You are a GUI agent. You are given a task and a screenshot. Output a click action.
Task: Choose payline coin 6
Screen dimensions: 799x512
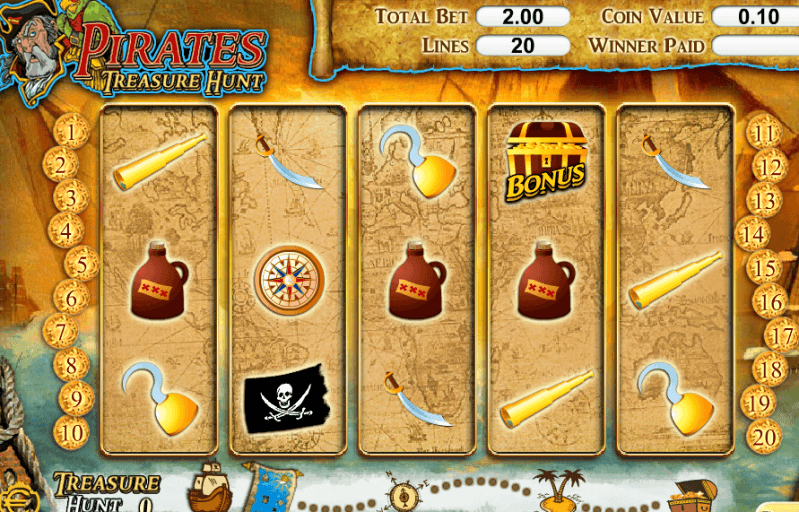[71, 297]
